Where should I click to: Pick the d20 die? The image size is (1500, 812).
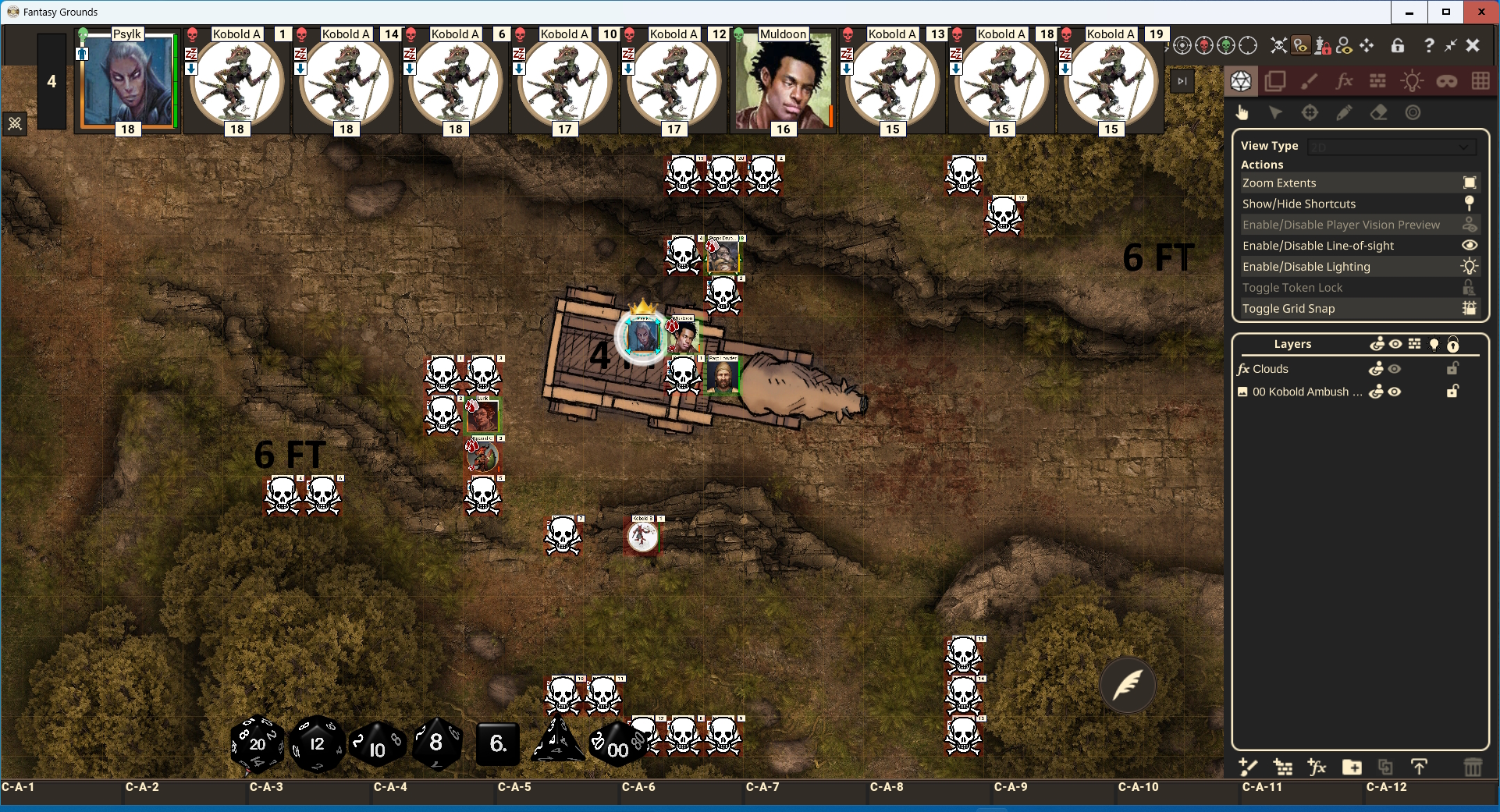point(258,744)
